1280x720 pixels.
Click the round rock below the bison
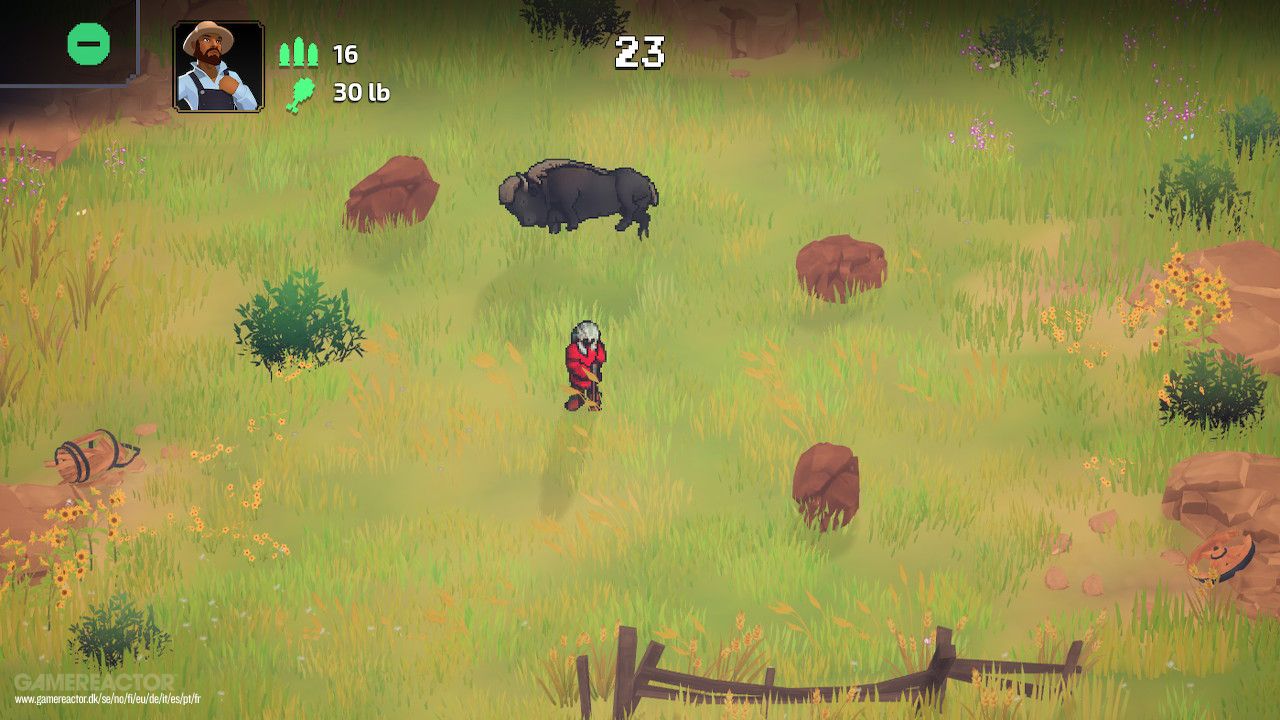tap(836, 270)
